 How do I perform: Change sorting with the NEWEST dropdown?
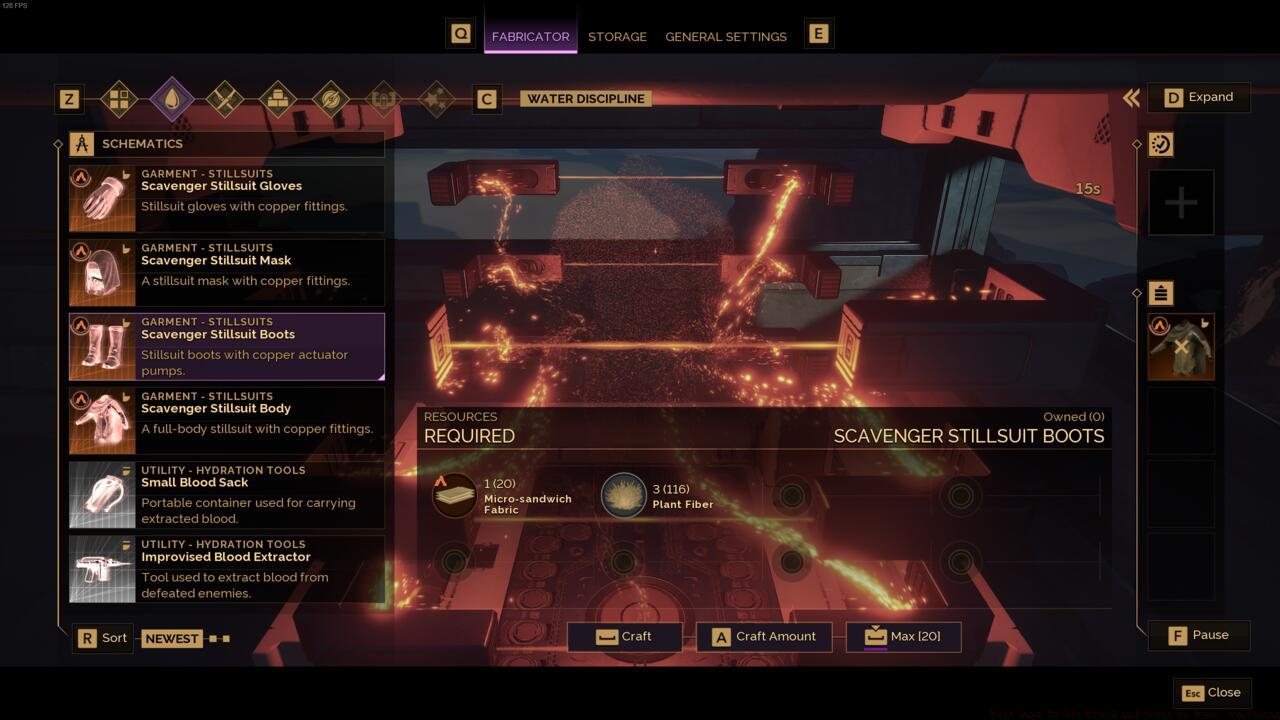(172, 638)
